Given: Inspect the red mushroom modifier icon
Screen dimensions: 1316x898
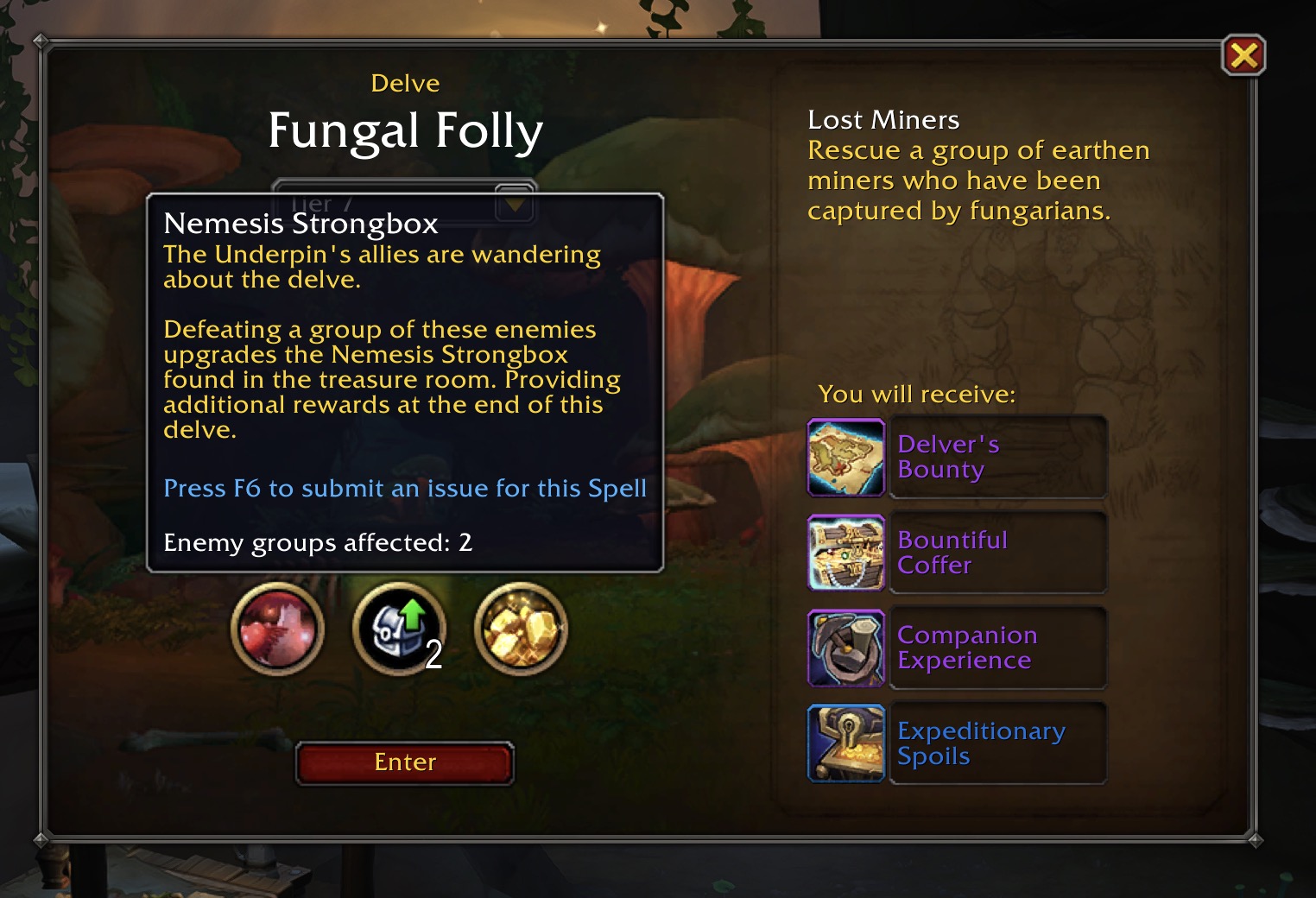Looking at the screenshot, I should click(x=277, y=629).
